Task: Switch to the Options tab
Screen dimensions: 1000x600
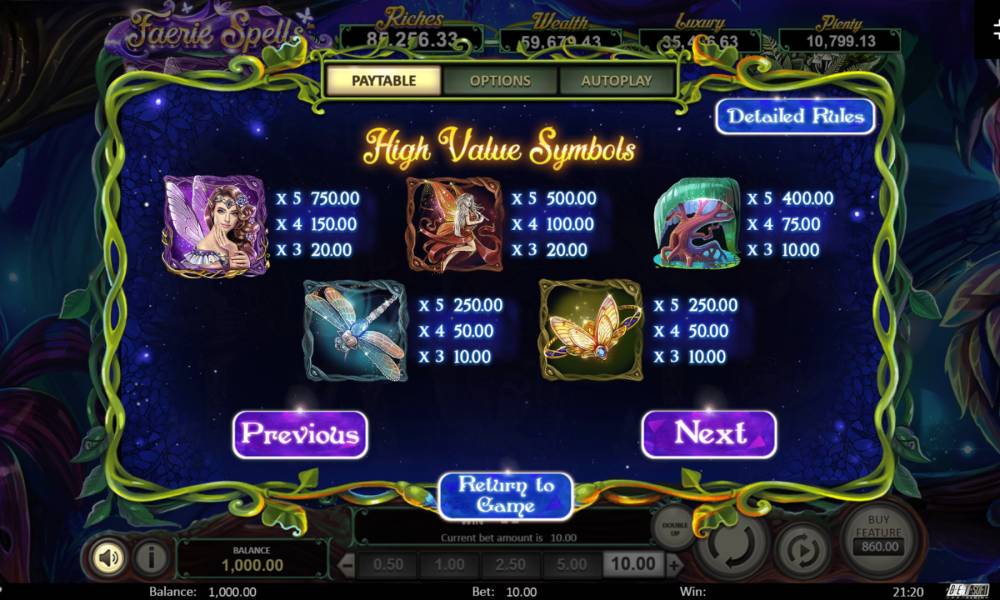Action: pyautogui.click(x=500, y=81)
